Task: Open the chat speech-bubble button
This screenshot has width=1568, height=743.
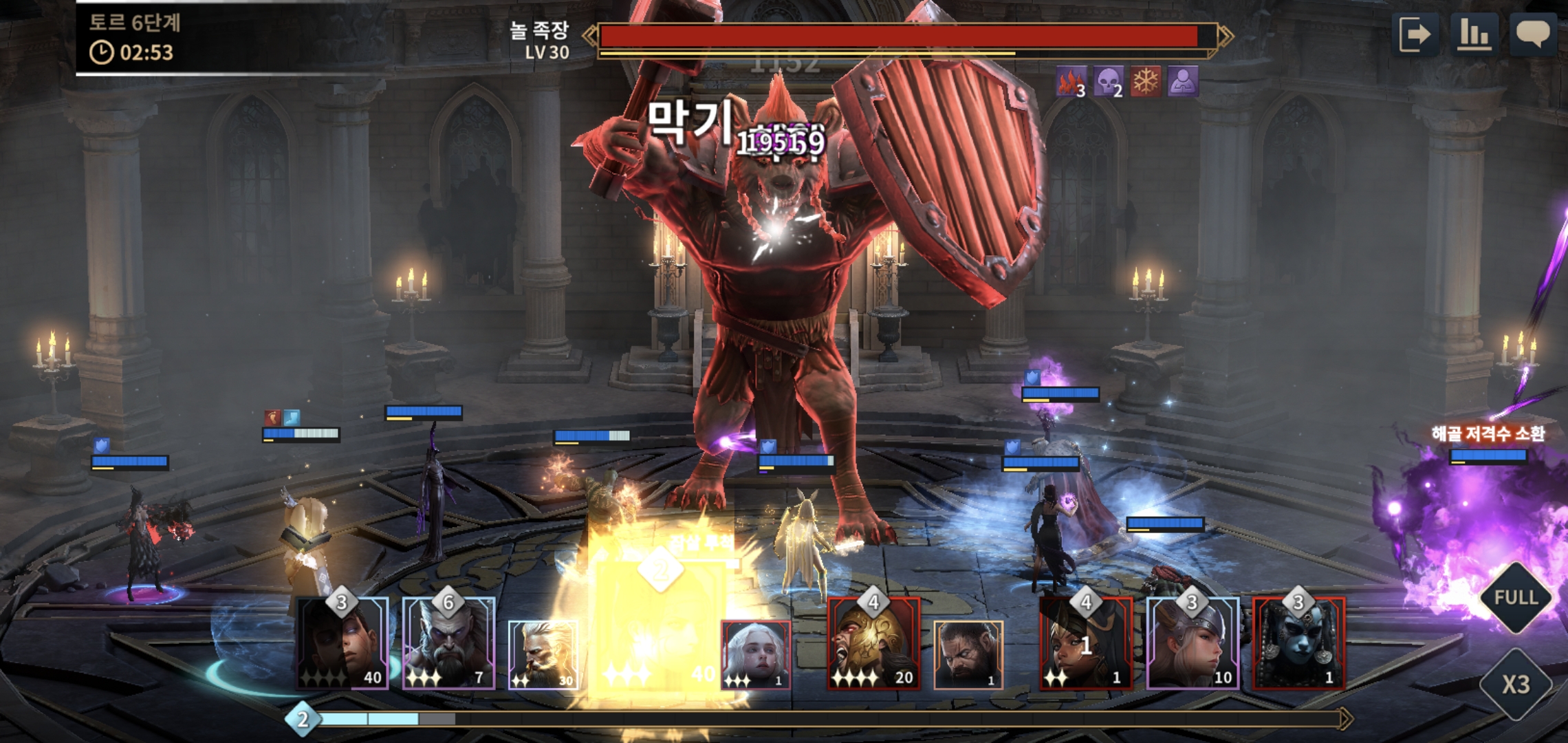Action: (1533, 34)
